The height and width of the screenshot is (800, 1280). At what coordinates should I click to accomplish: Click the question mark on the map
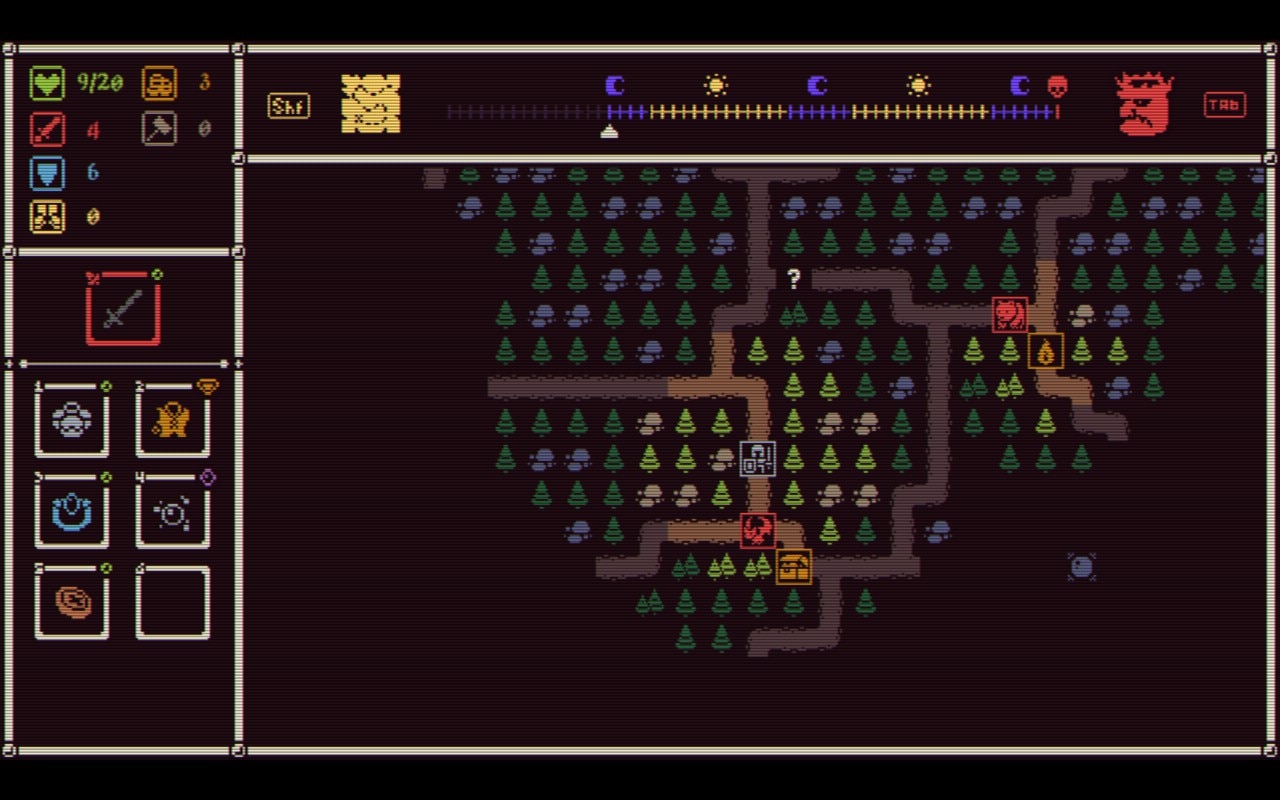click(794, 280)
